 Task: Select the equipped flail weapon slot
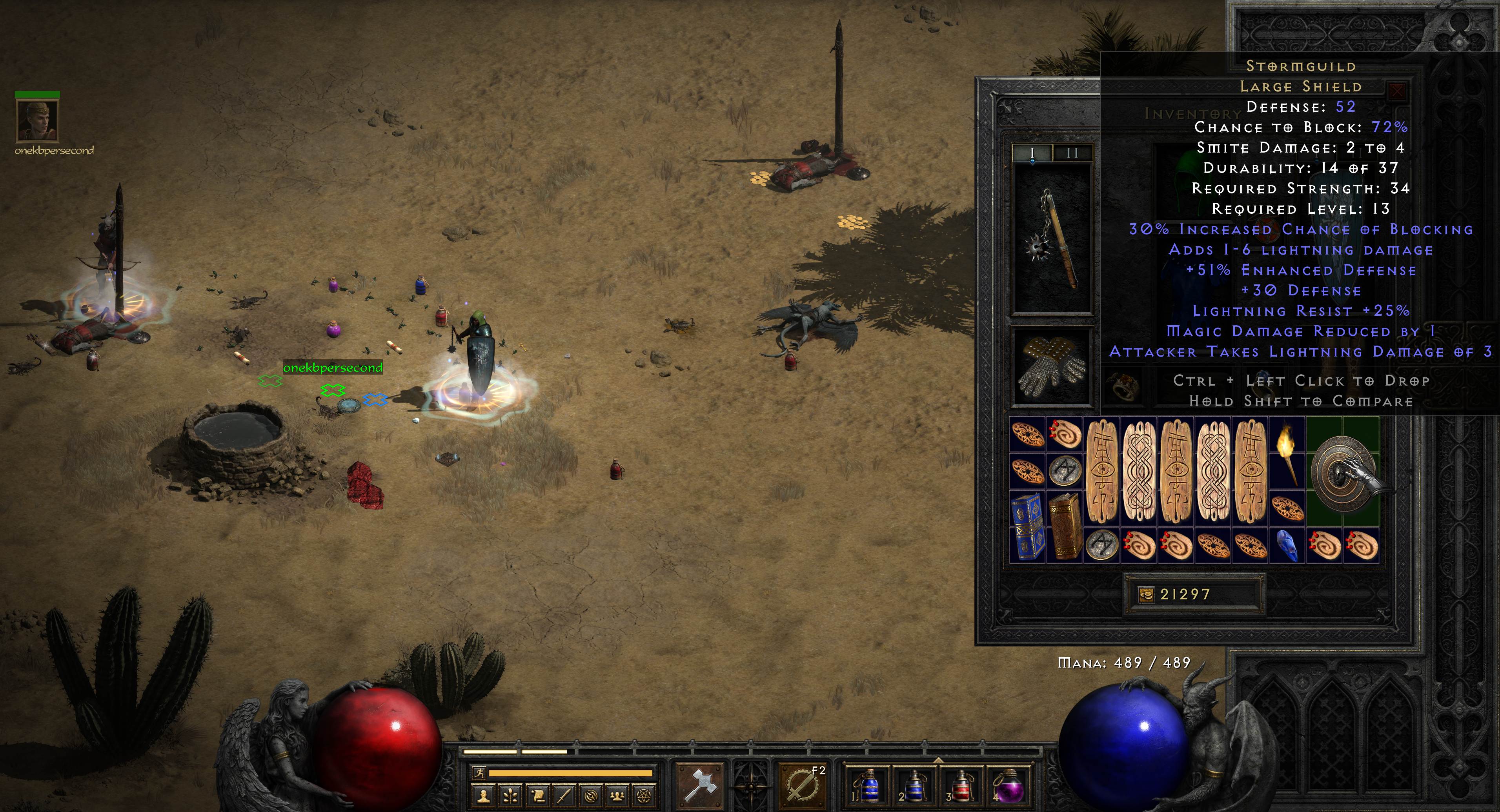pyautogui.click(x=1052, y=239)
